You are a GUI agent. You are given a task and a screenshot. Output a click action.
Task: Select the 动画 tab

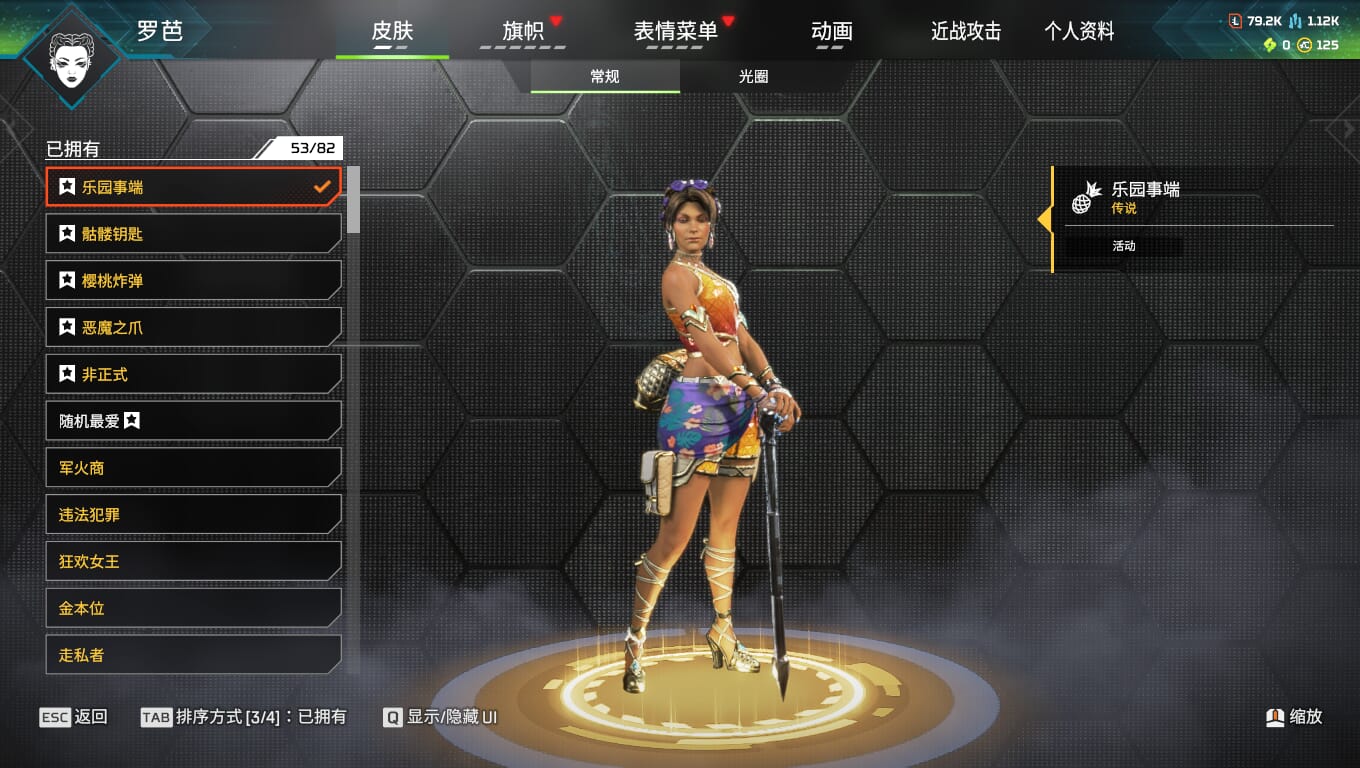831,31
